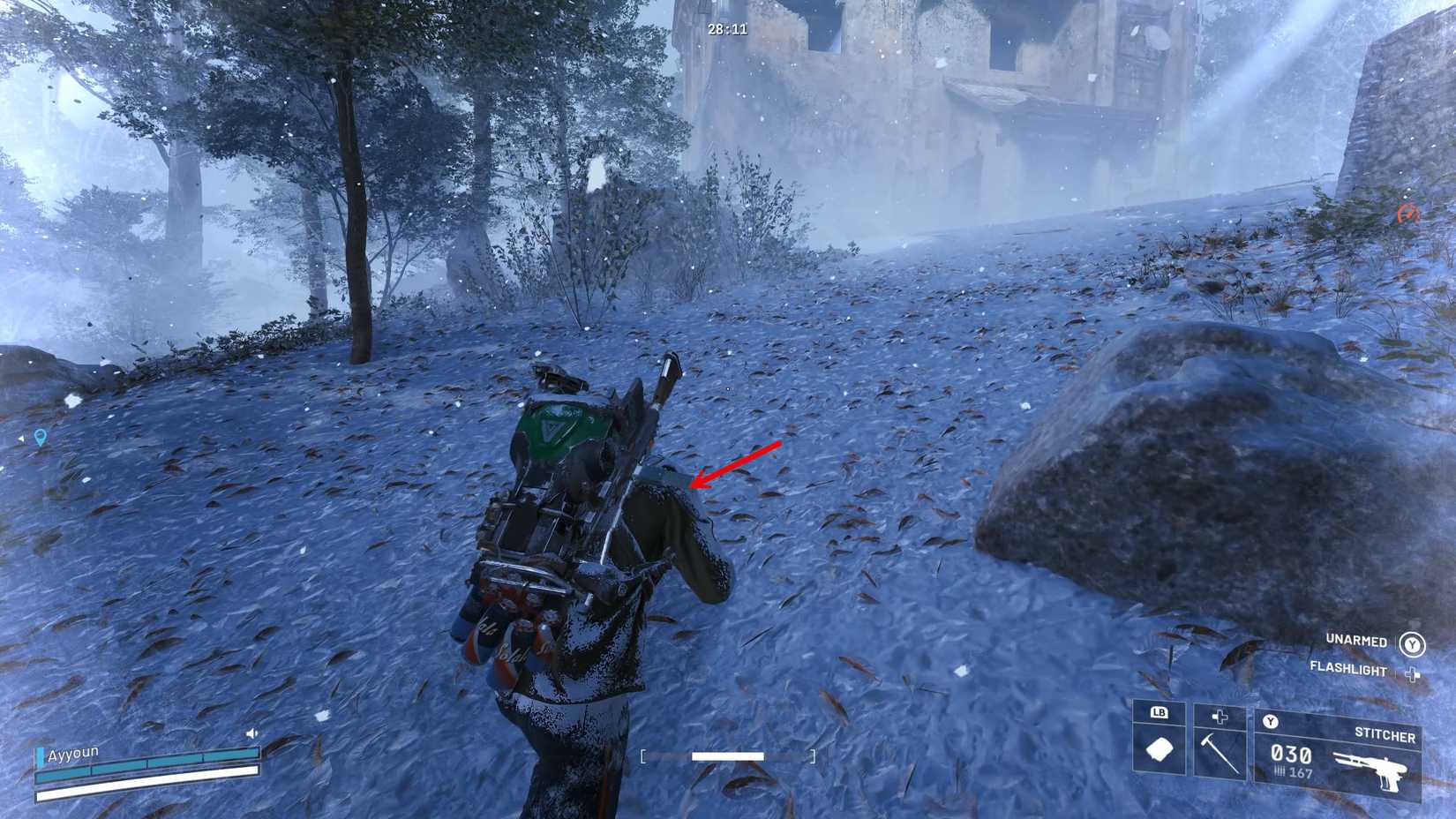The image size is (1456, 819).
Task: Toggle the FLASHLIGHT label on
Action: [x=1348, y=670]
